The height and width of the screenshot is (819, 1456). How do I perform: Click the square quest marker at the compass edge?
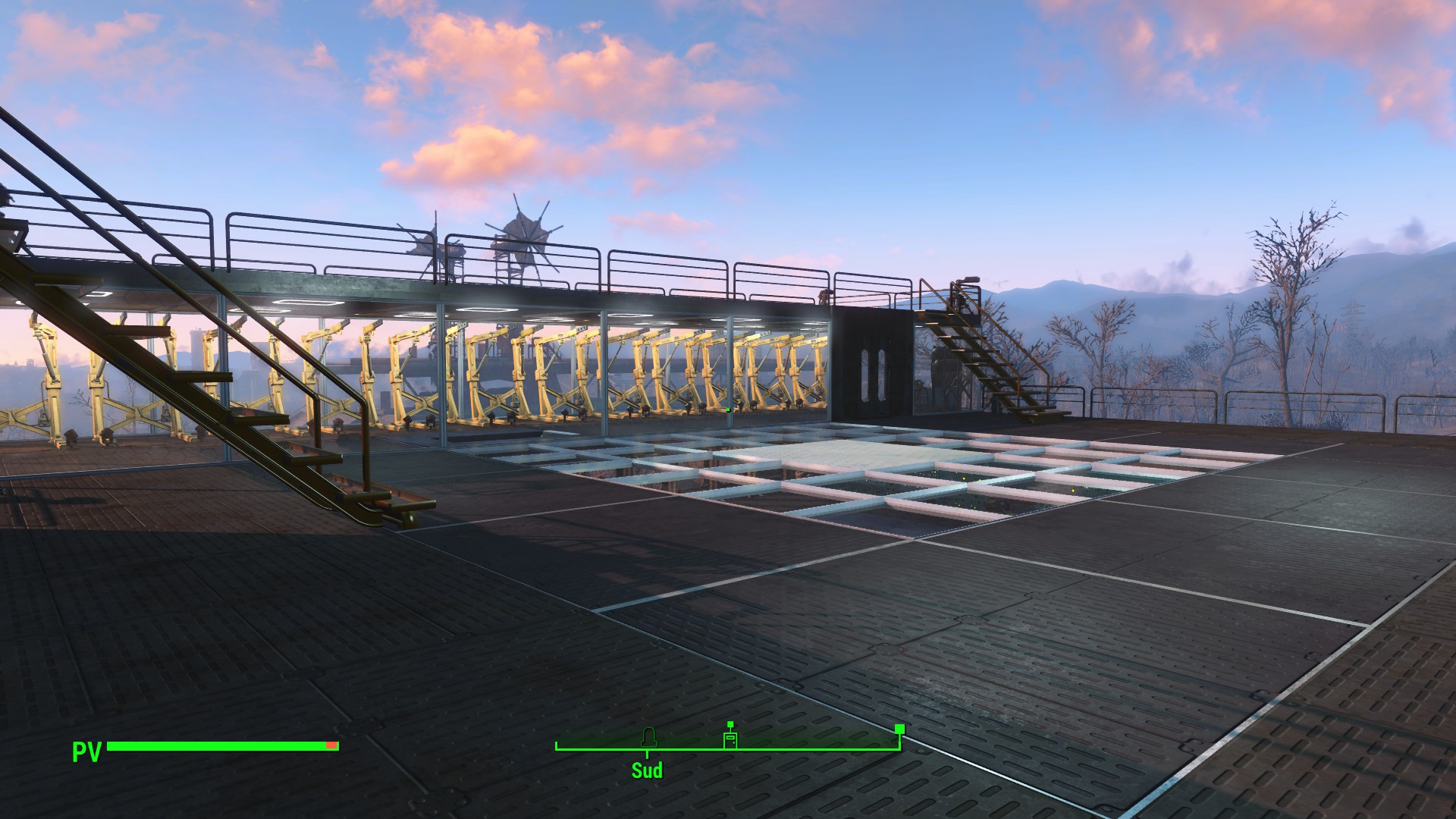899,729
